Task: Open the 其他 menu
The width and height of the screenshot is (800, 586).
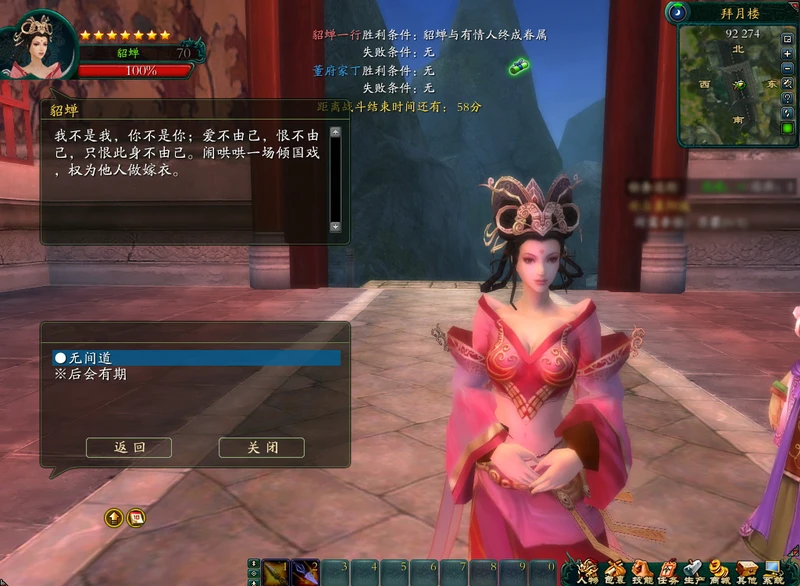Action: (746, 571)
